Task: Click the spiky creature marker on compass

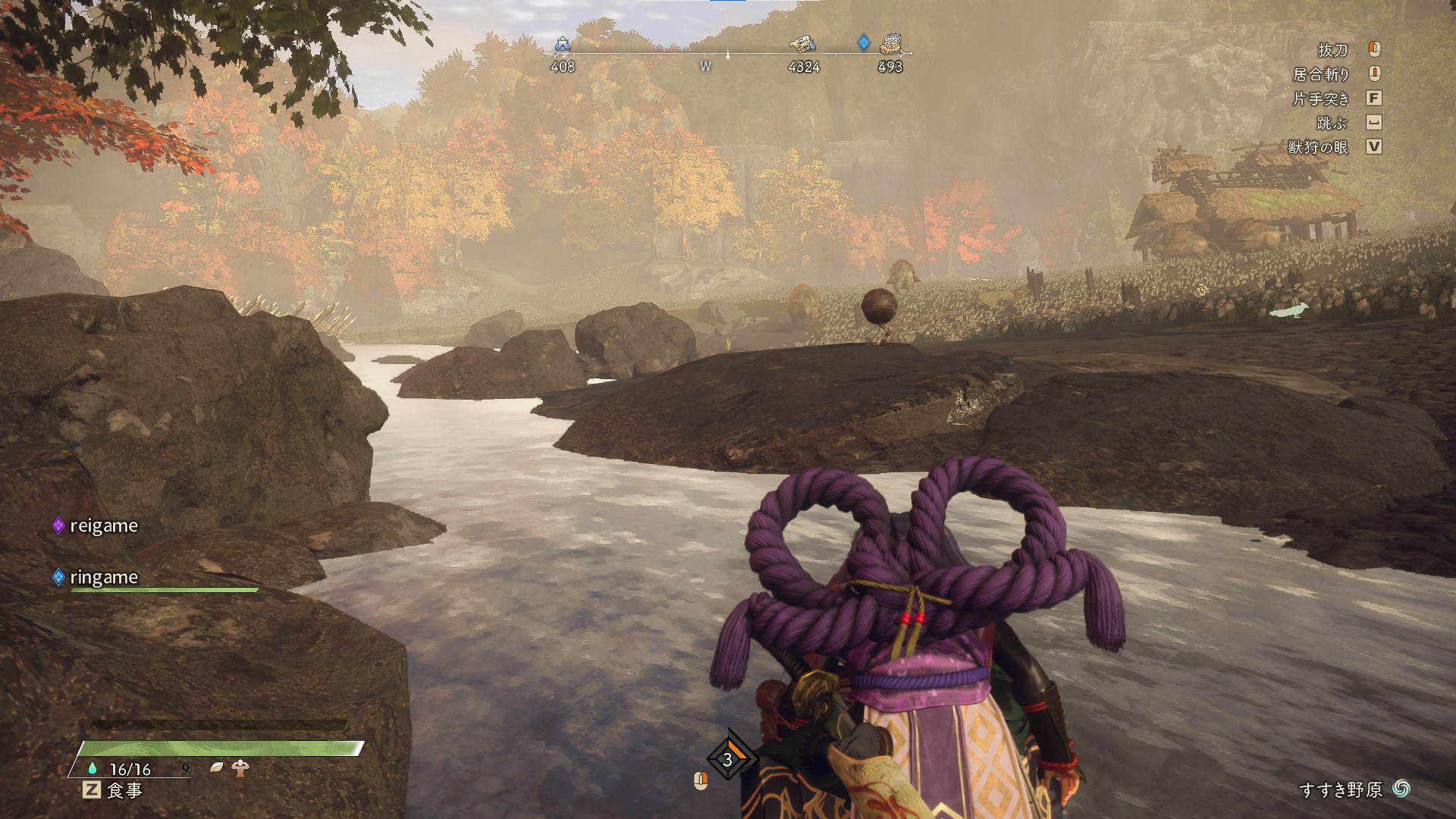Action: click(890, 44)
